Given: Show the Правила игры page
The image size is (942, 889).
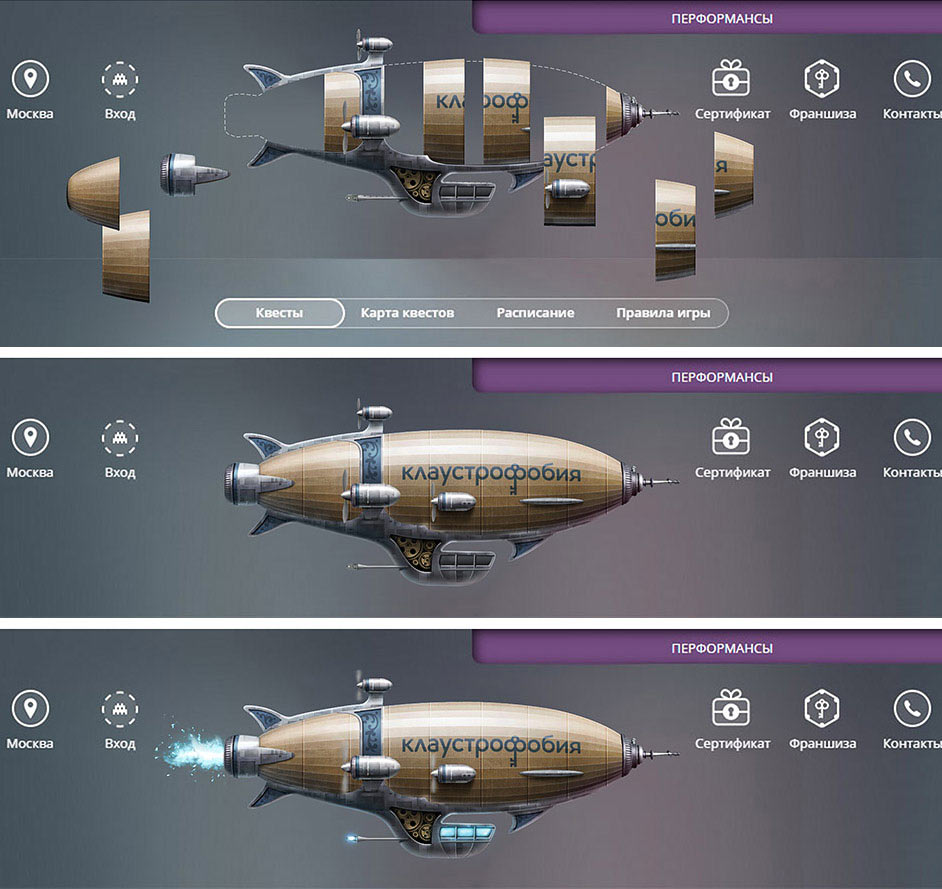Looking at the screenshot, I should coord(663,313).
